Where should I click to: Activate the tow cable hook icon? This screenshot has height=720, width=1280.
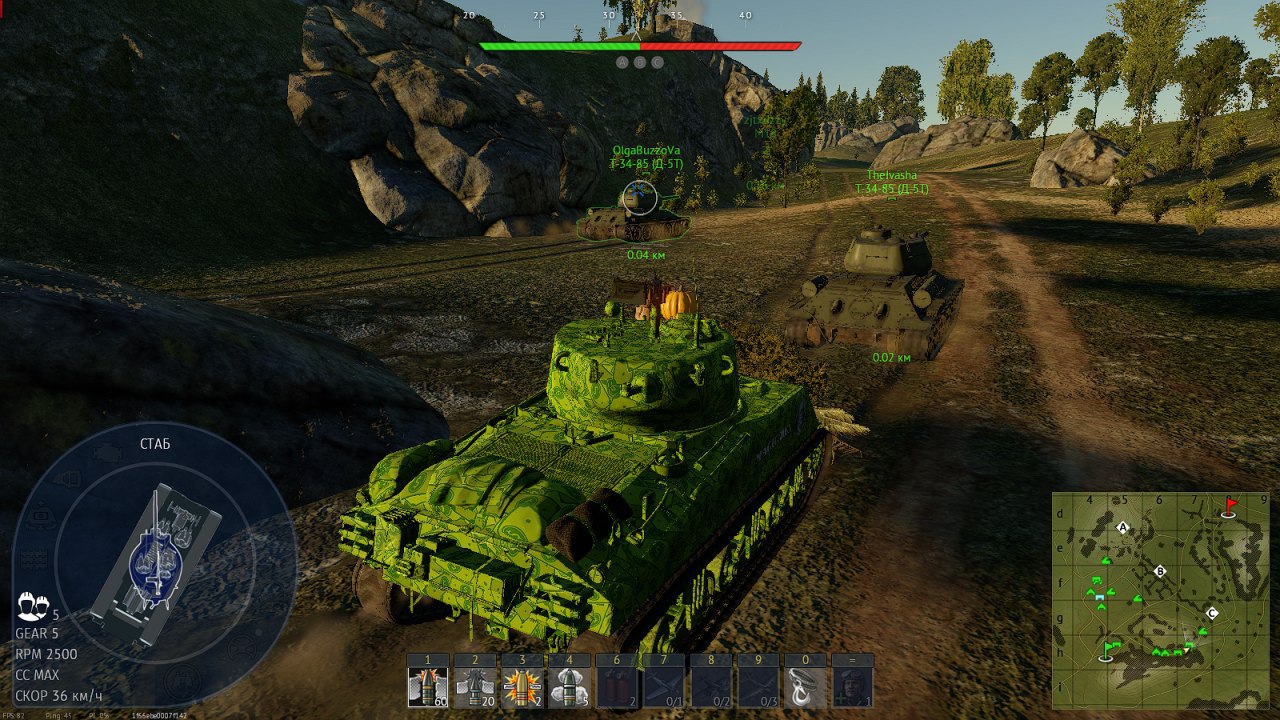pos(805,688)
